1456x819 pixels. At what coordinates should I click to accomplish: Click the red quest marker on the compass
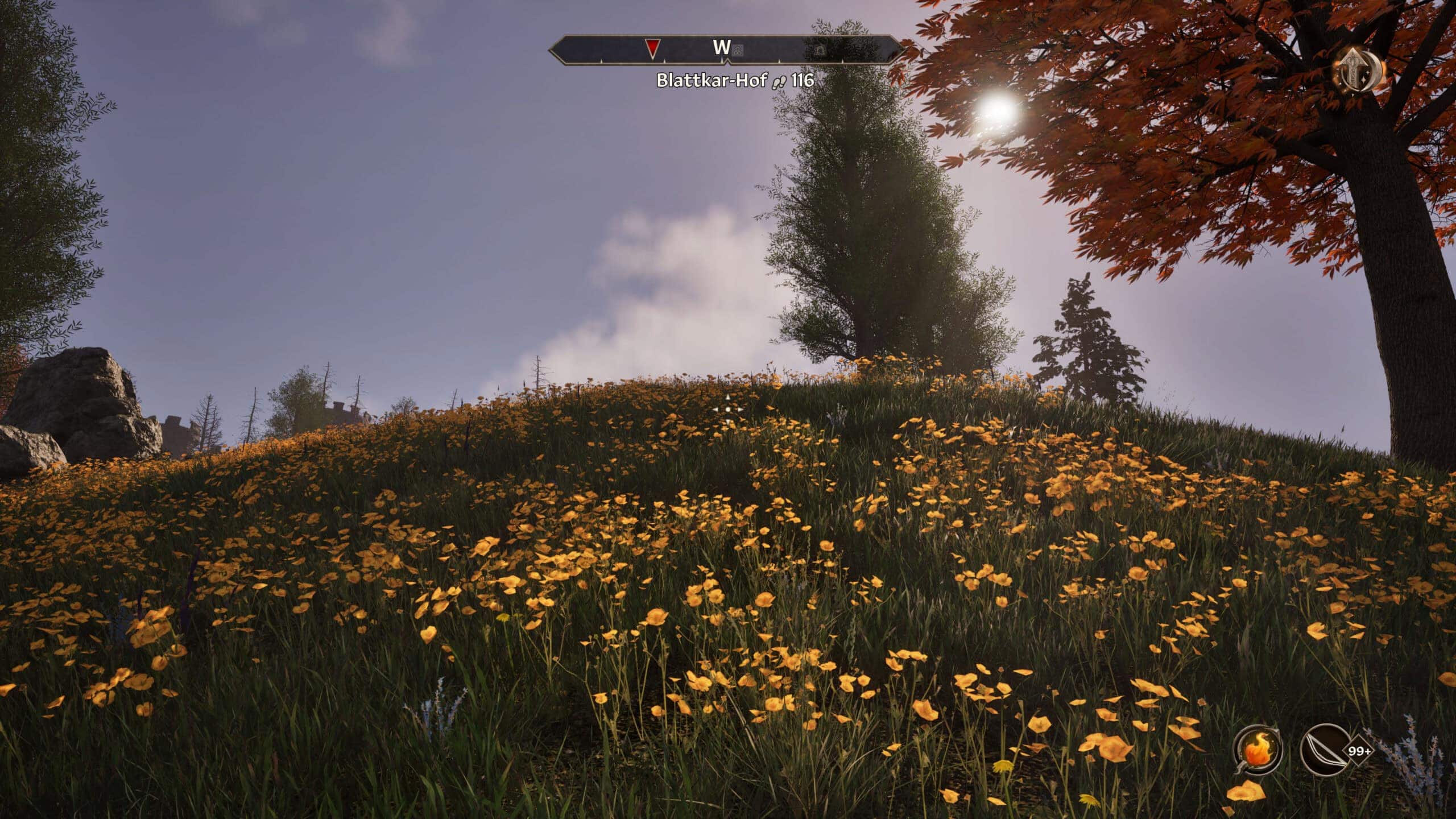653,49
